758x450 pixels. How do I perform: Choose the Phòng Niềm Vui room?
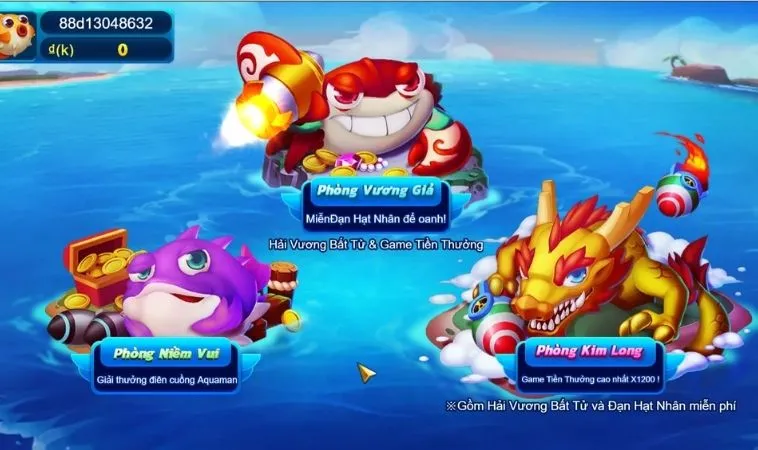165,354
